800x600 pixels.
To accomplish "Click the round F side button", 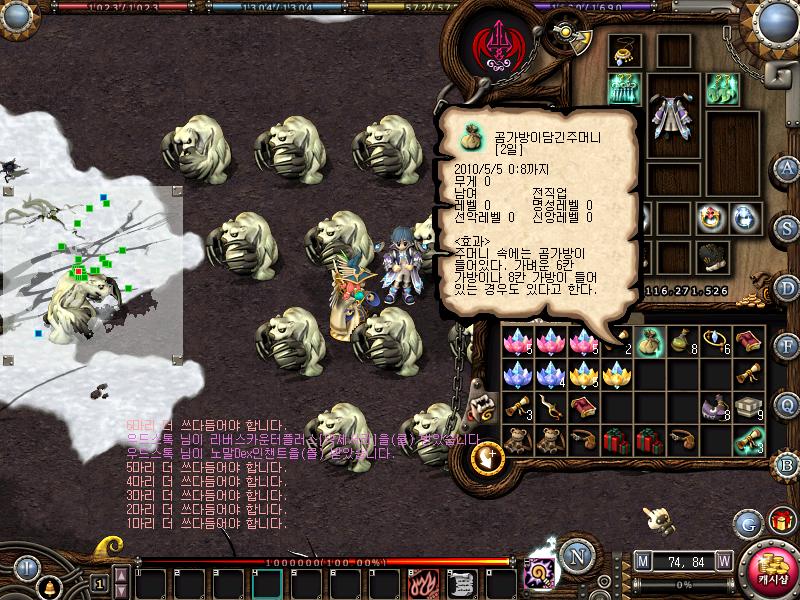I will (787, 346).
